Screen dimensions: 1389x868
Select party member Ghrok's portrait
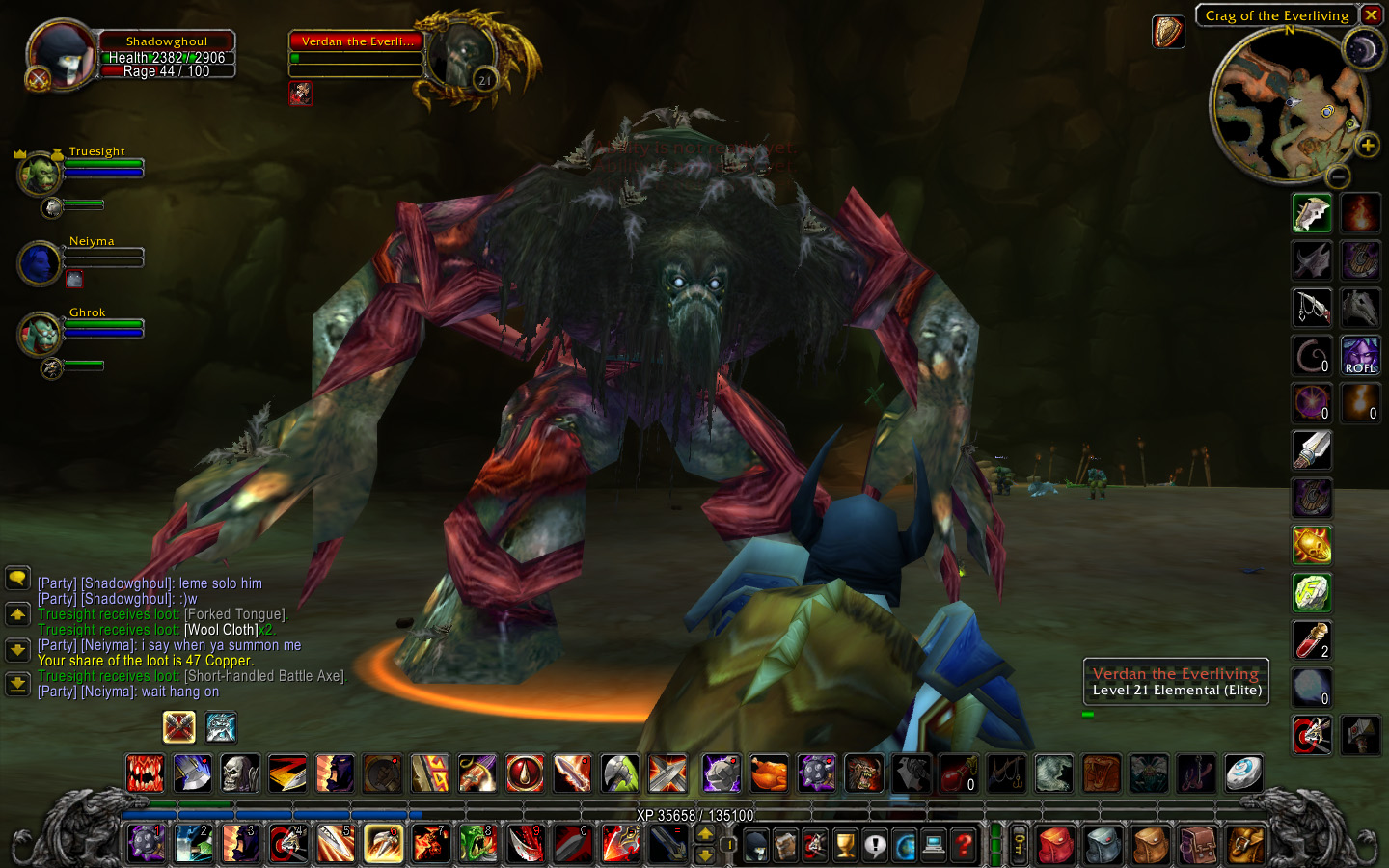click(x=41, y=334)
